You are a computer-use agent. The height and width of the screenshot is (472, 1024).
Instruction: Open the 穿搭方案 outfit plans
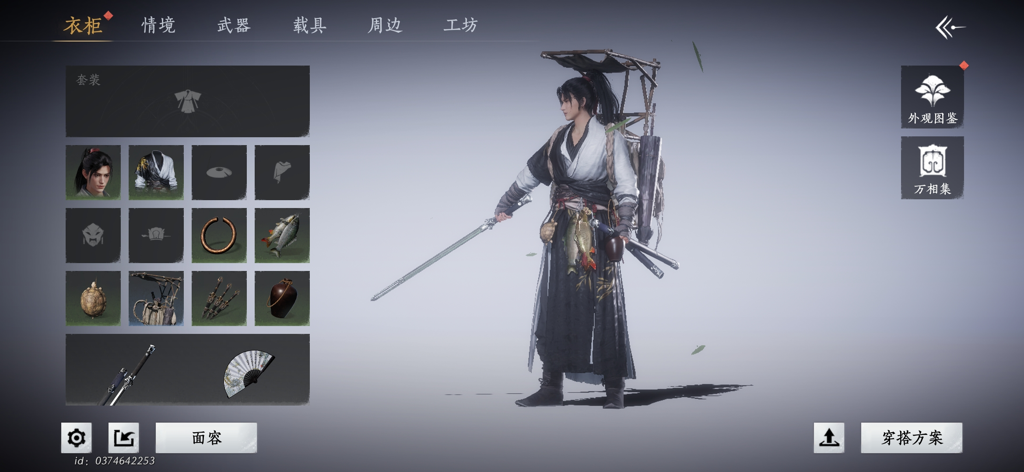point(910,438)
